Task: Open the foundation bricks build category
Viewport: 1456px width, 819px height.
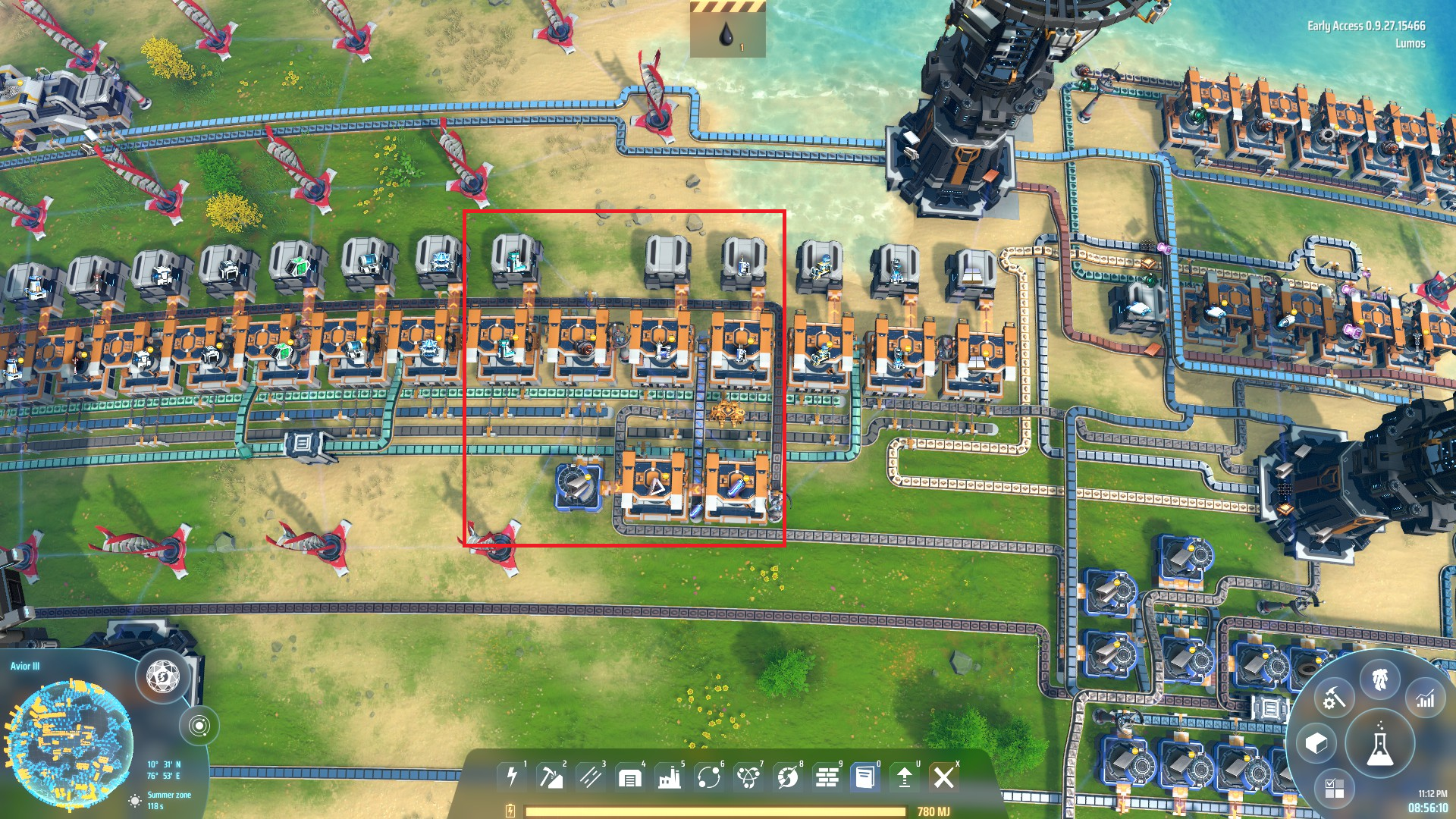Action: coord(827,777)
